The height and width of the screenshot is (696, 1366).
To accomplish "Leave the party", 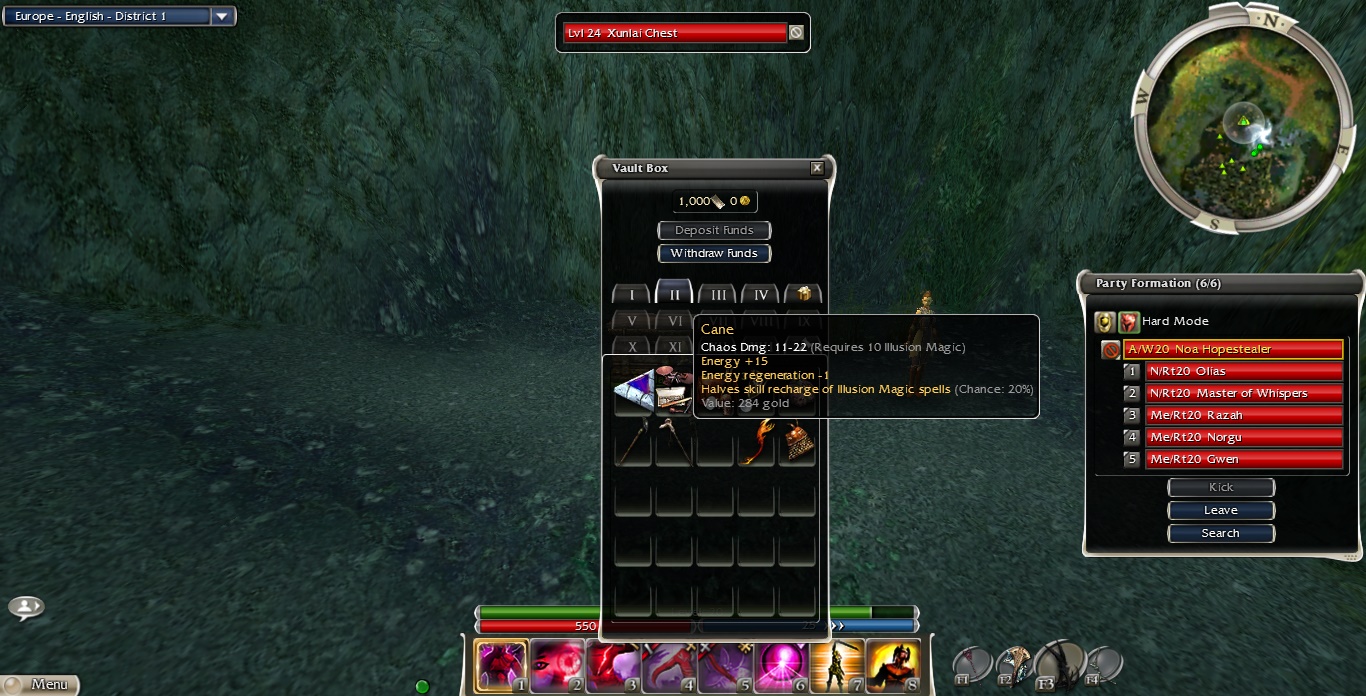I will click(1220, 510).
